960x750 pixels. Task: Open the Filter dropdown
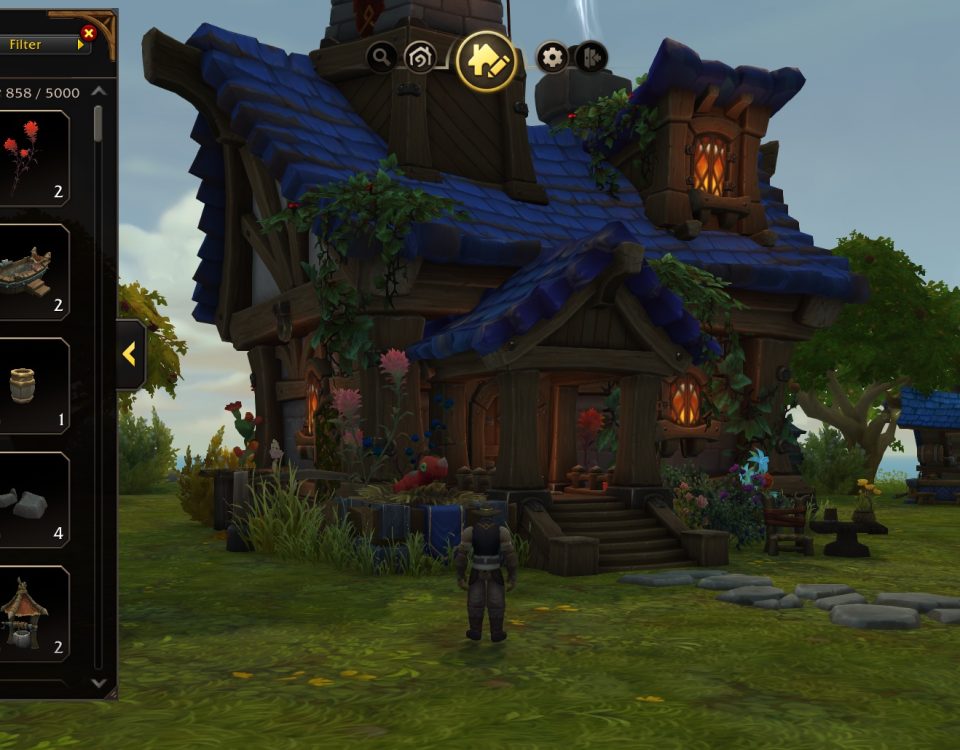click(x=38, y=44)
